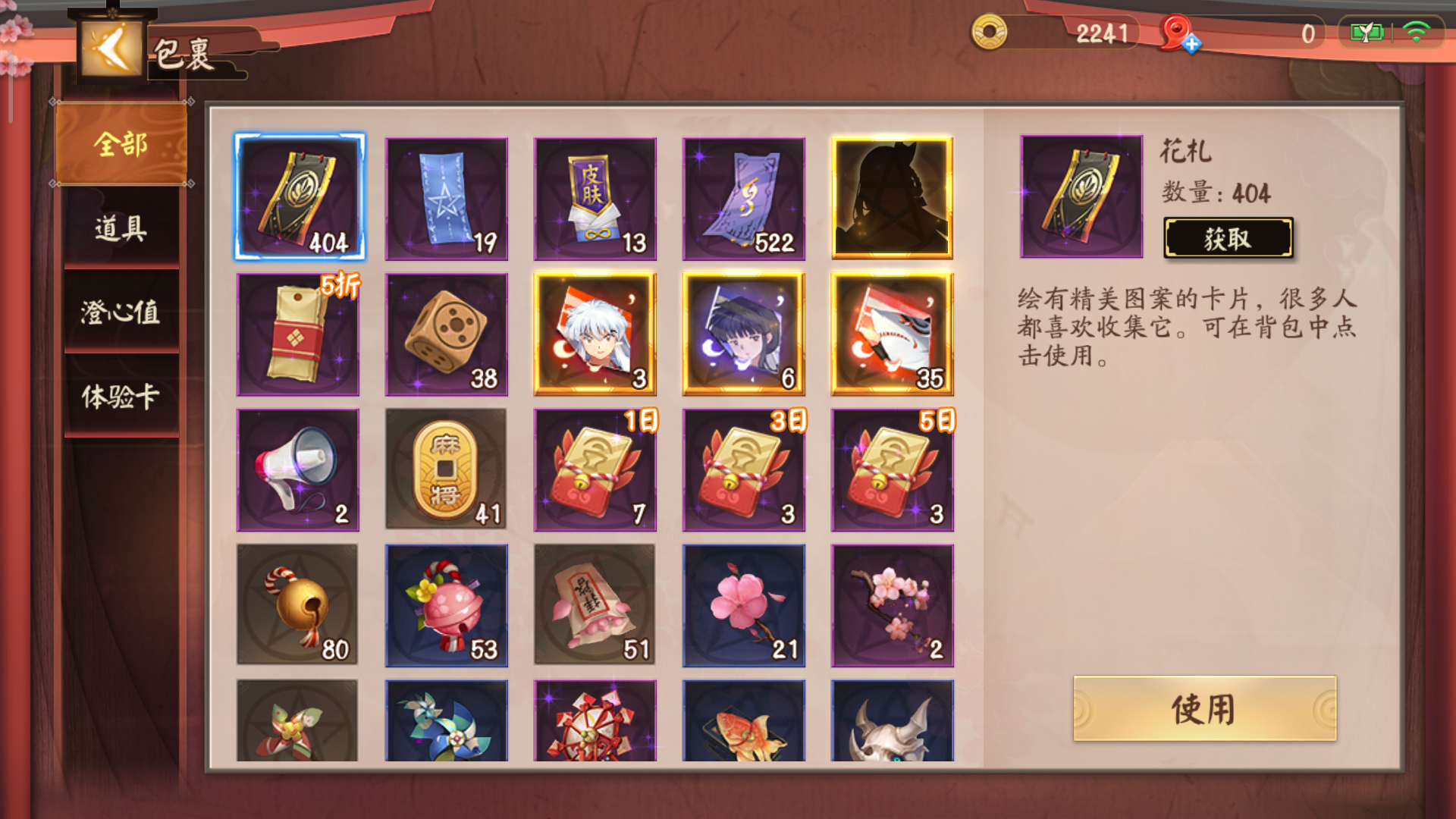Click the Inuyasha character shard icon

click(x=596, y=334)
